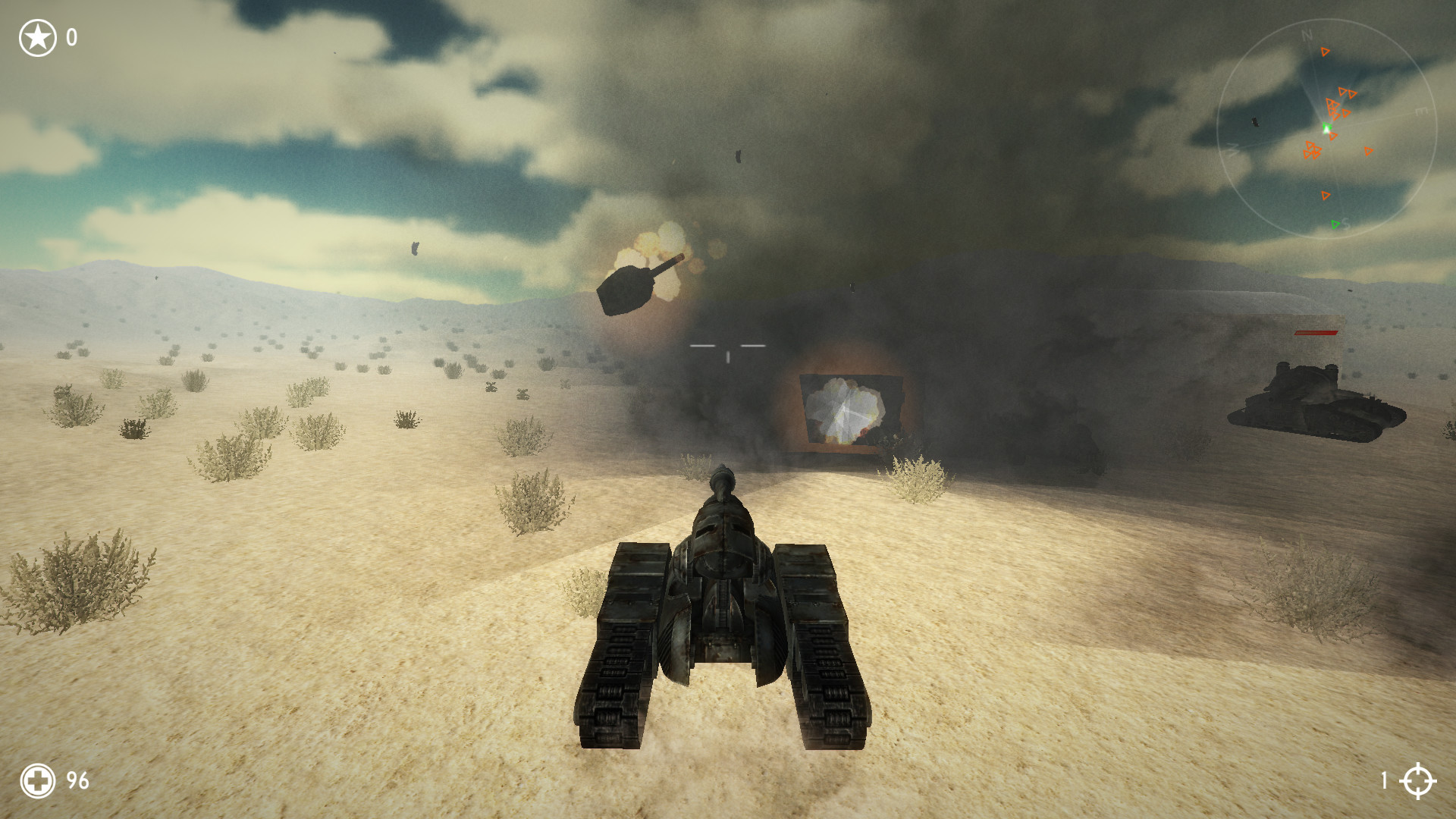Click the health value 96
Viewport: 1456px width, 819px height.
[x=76, y=779]
